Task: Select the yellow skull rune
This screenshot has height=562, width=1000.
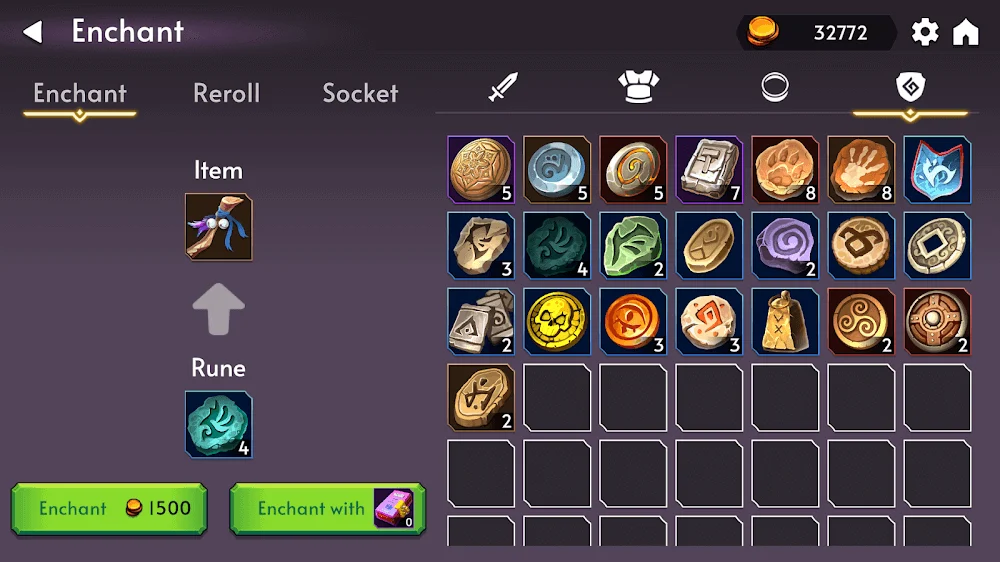Action: [x=557, y=322]
